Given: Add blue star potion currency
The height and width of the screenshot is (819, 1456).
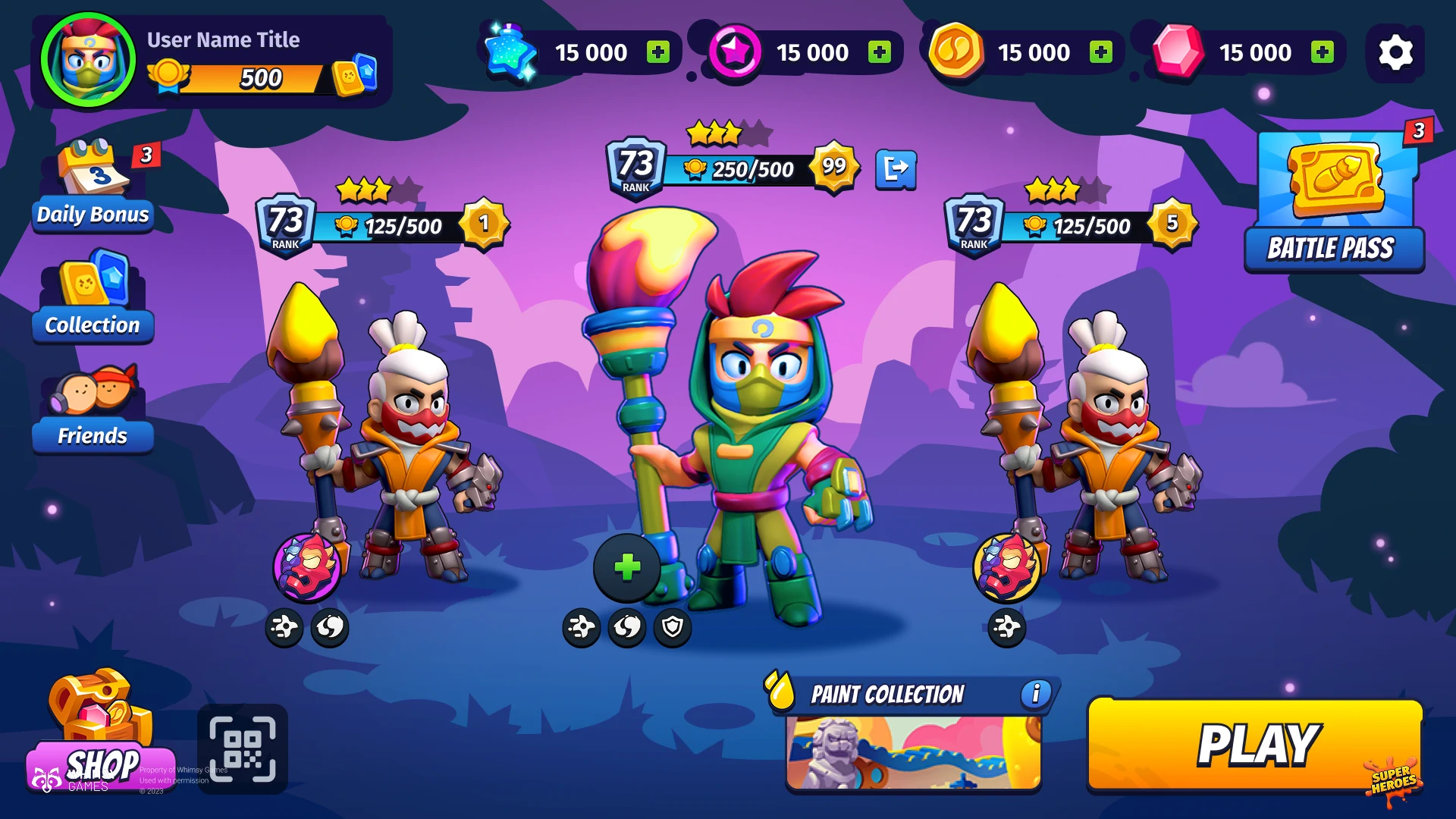Looking at the screenshot, I should tap(657, 52).
